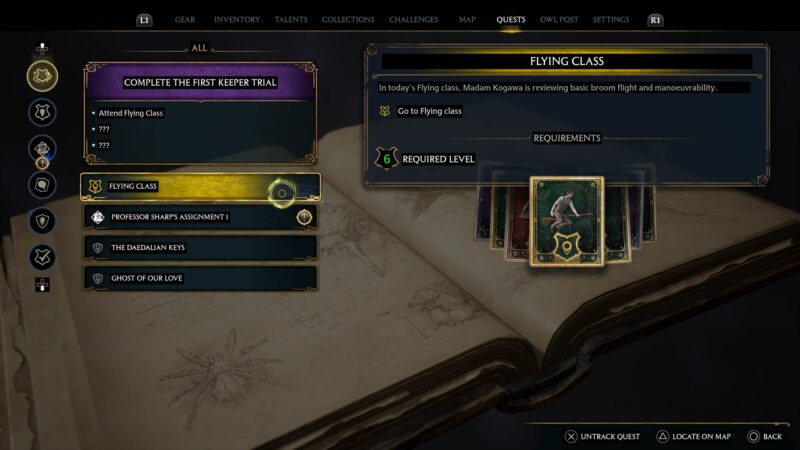
Task: Select the Quests tab
Action: (x=510, y=20)
